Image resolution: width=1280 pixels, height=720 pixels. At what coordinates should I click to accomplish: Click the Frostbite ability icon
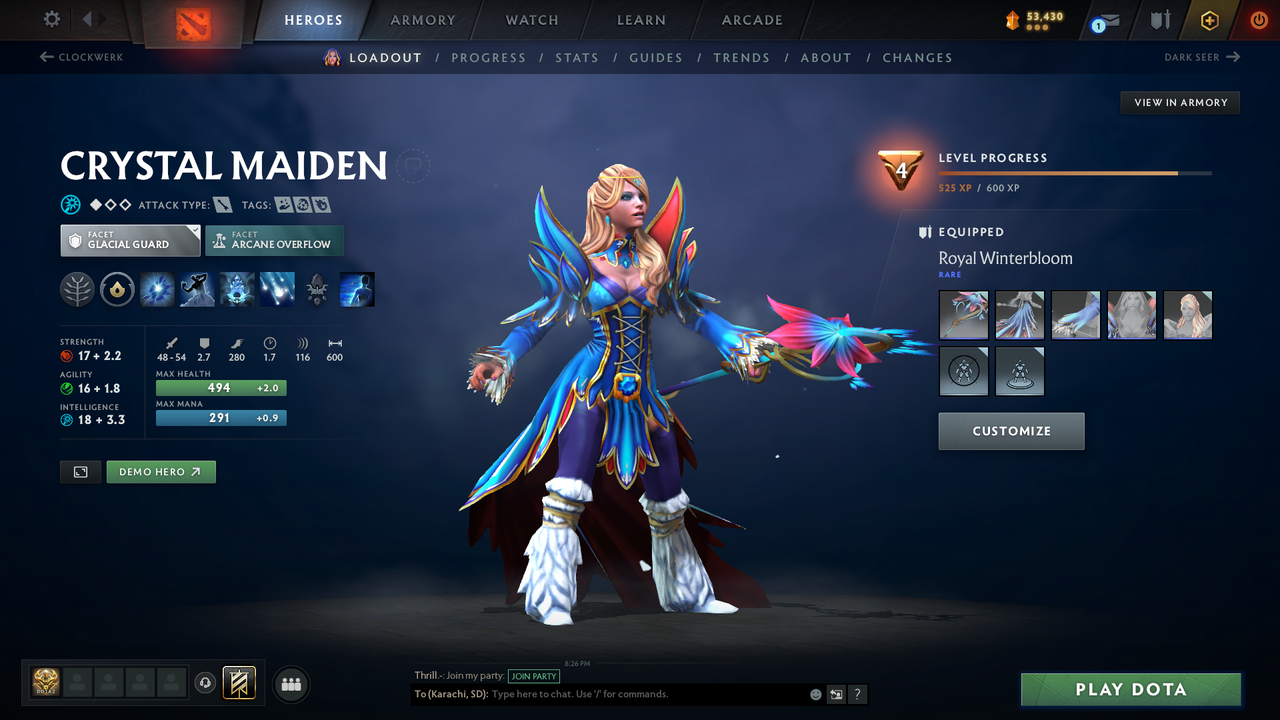tap(197, 289)
